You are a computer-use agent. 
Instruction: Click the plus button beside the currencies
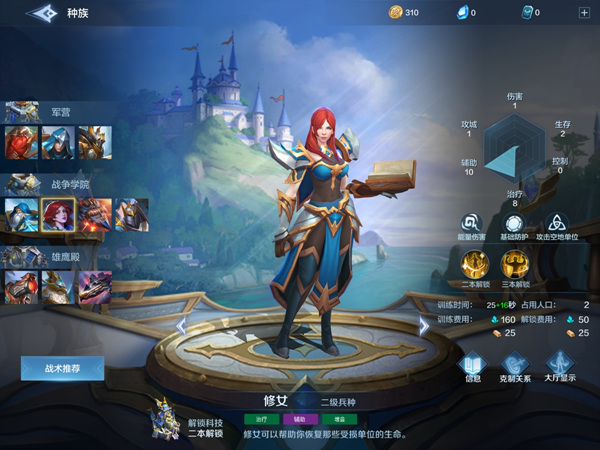point(584,13)
